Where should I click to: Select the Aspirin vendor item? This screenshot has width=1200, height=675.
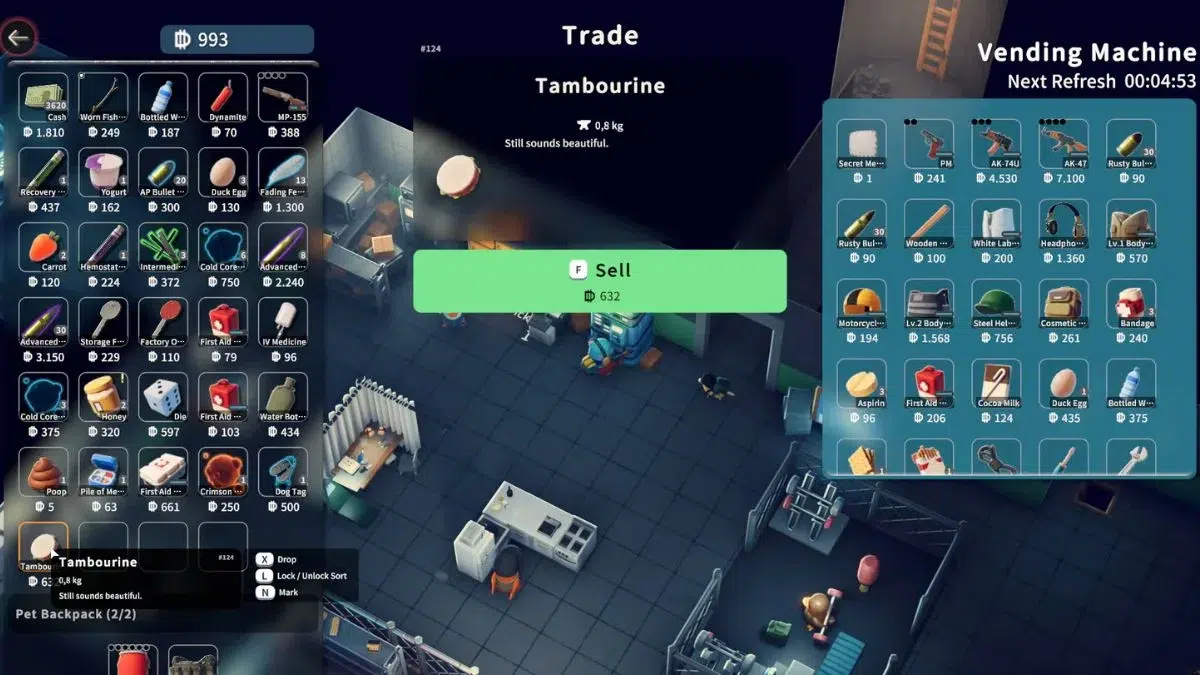pyautogui.click(x=862, y=384)
